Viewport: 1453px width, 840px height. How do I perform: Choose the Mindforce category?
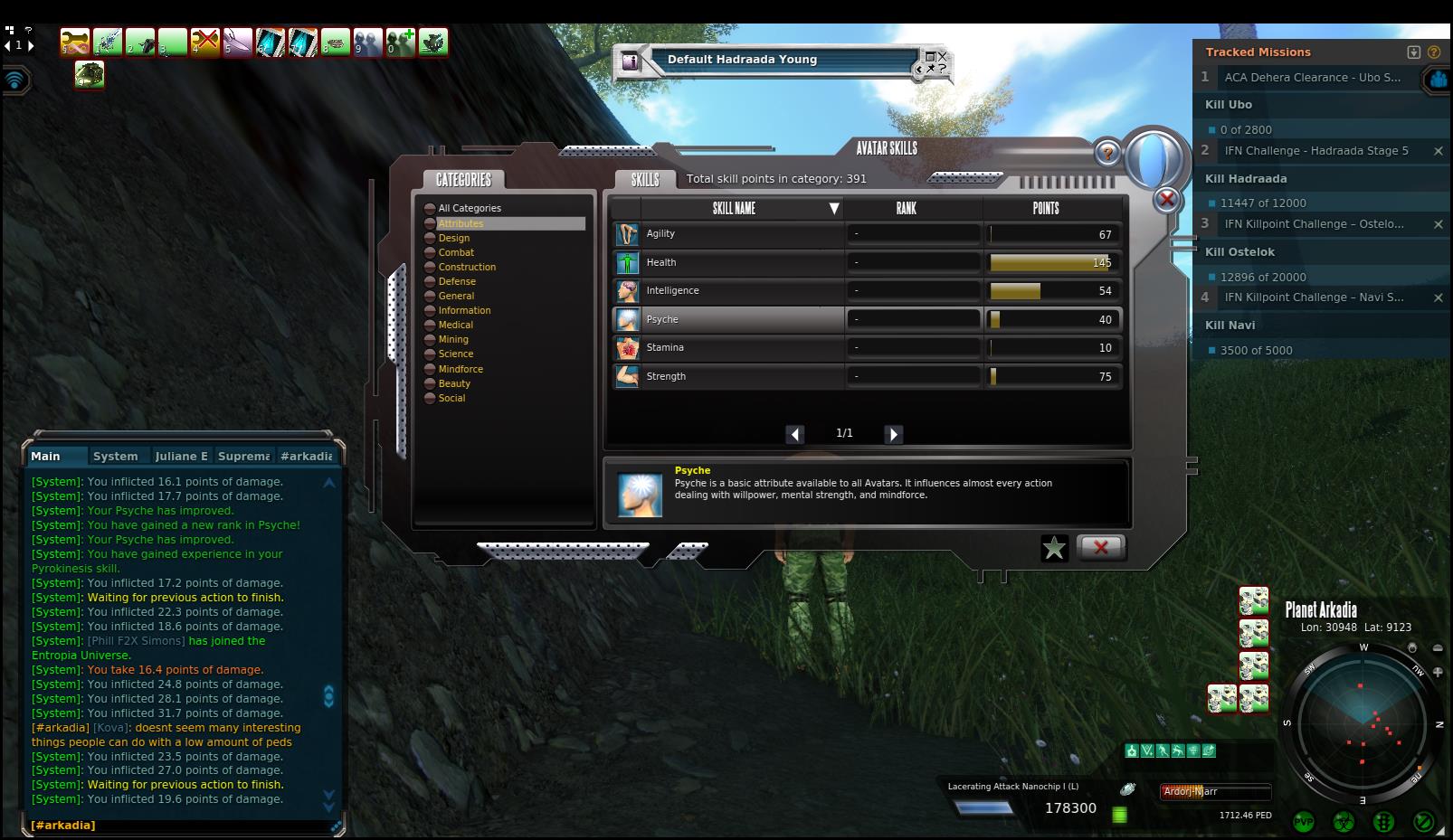click(461, 369)
